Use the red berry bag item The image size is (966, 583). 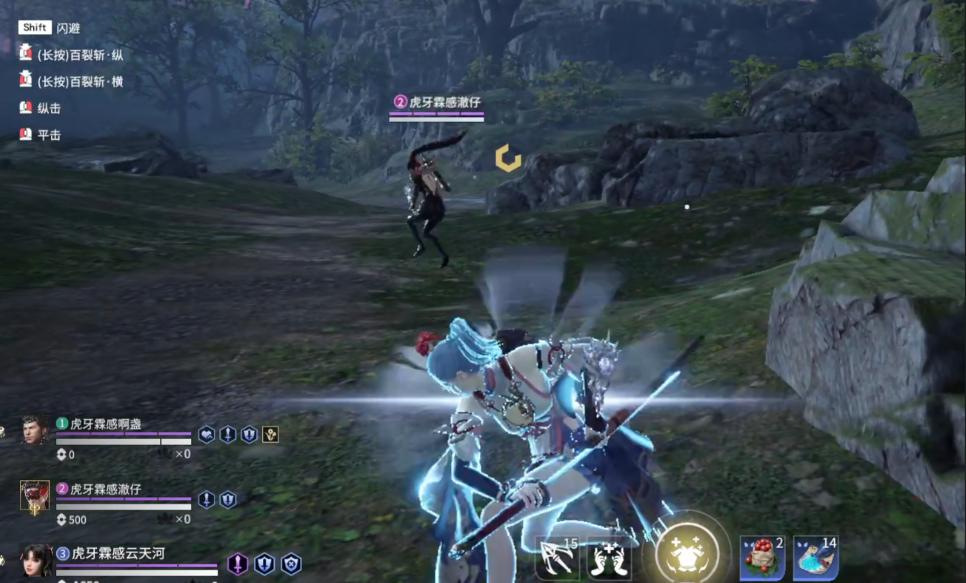[762, 558]
